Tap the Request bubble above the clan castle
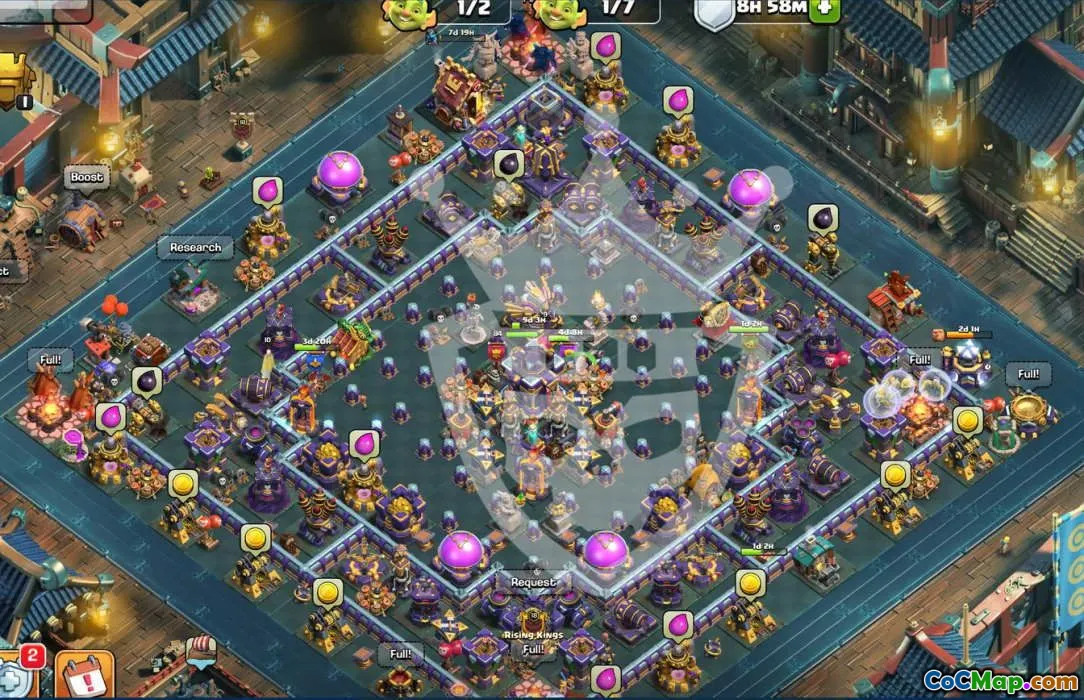The image size is (1084, 700). point(533,582)
